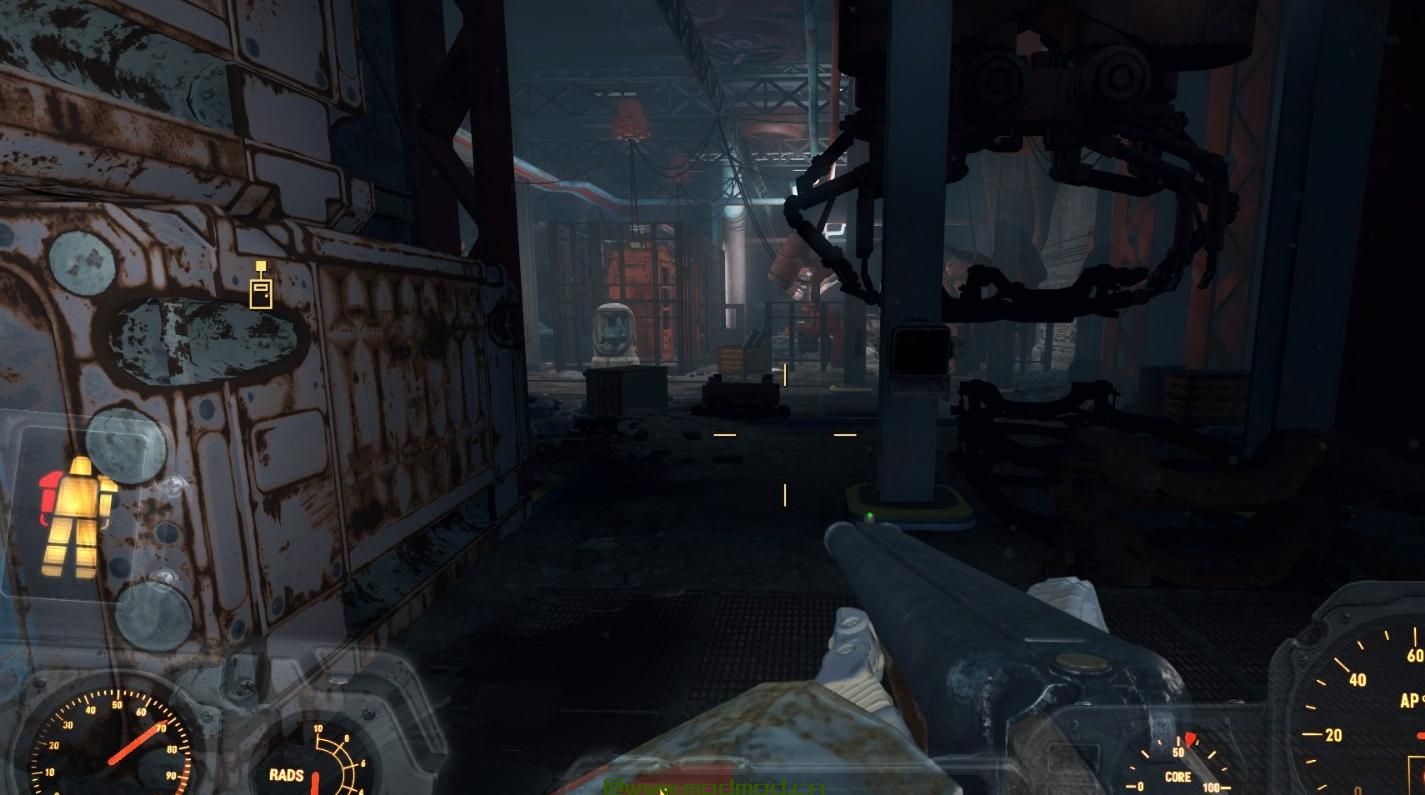
Task: Click the yellow terminal objective marker
Action: [x=261, y=287]
